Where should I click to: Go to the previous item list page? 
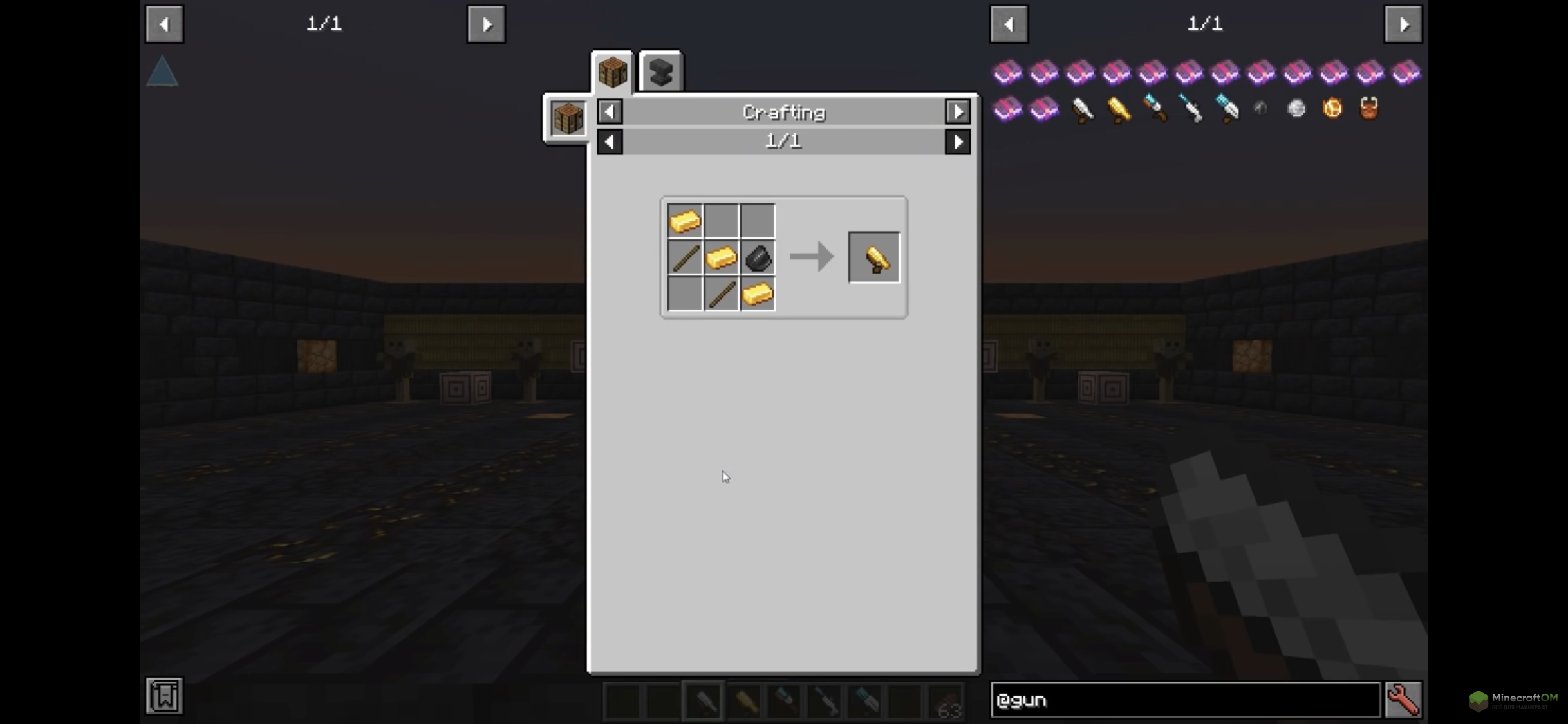point(1009,24)
